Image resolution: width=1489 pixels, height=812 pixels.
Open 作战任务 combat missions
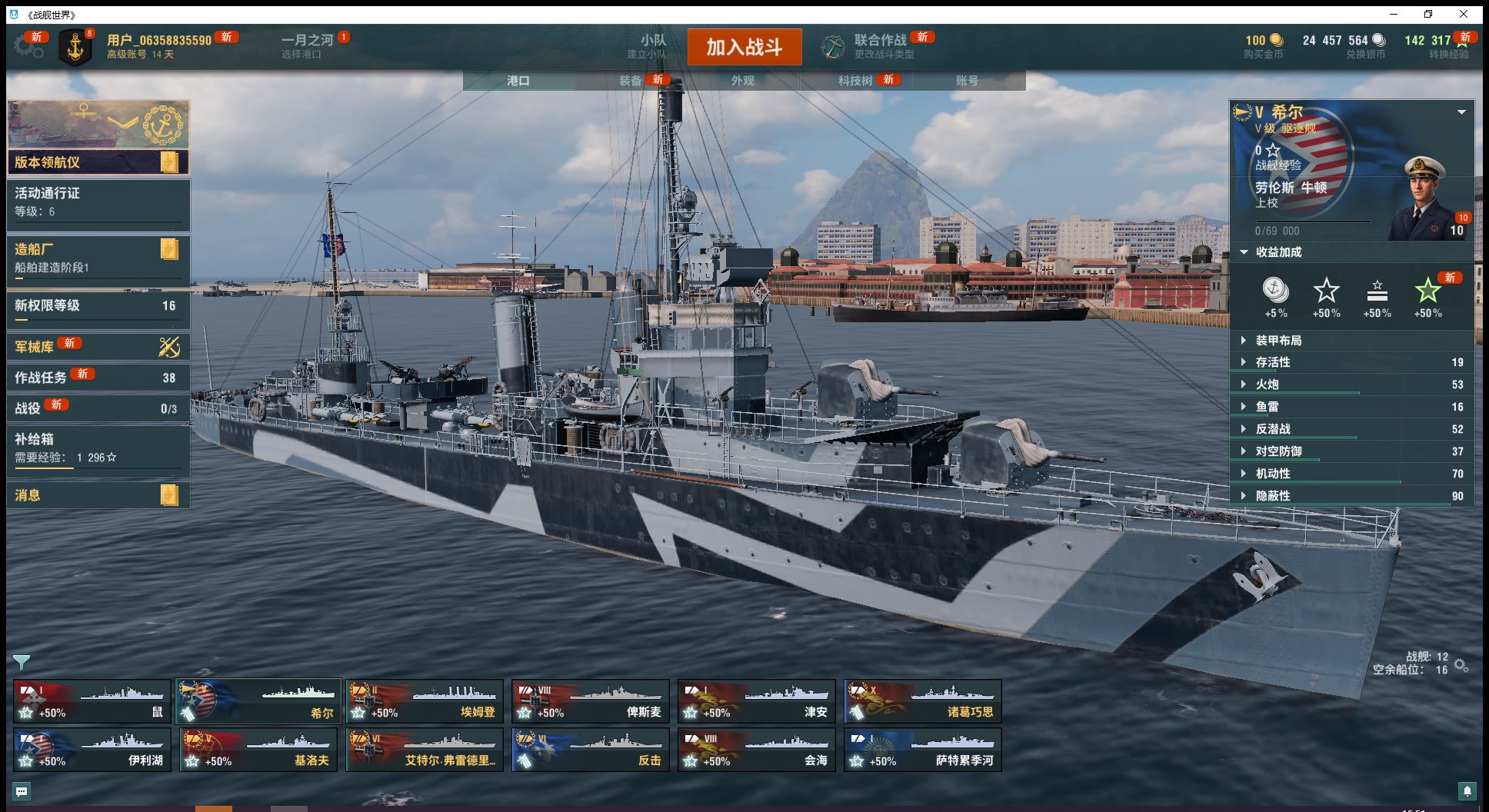click(x=98, y=378)
